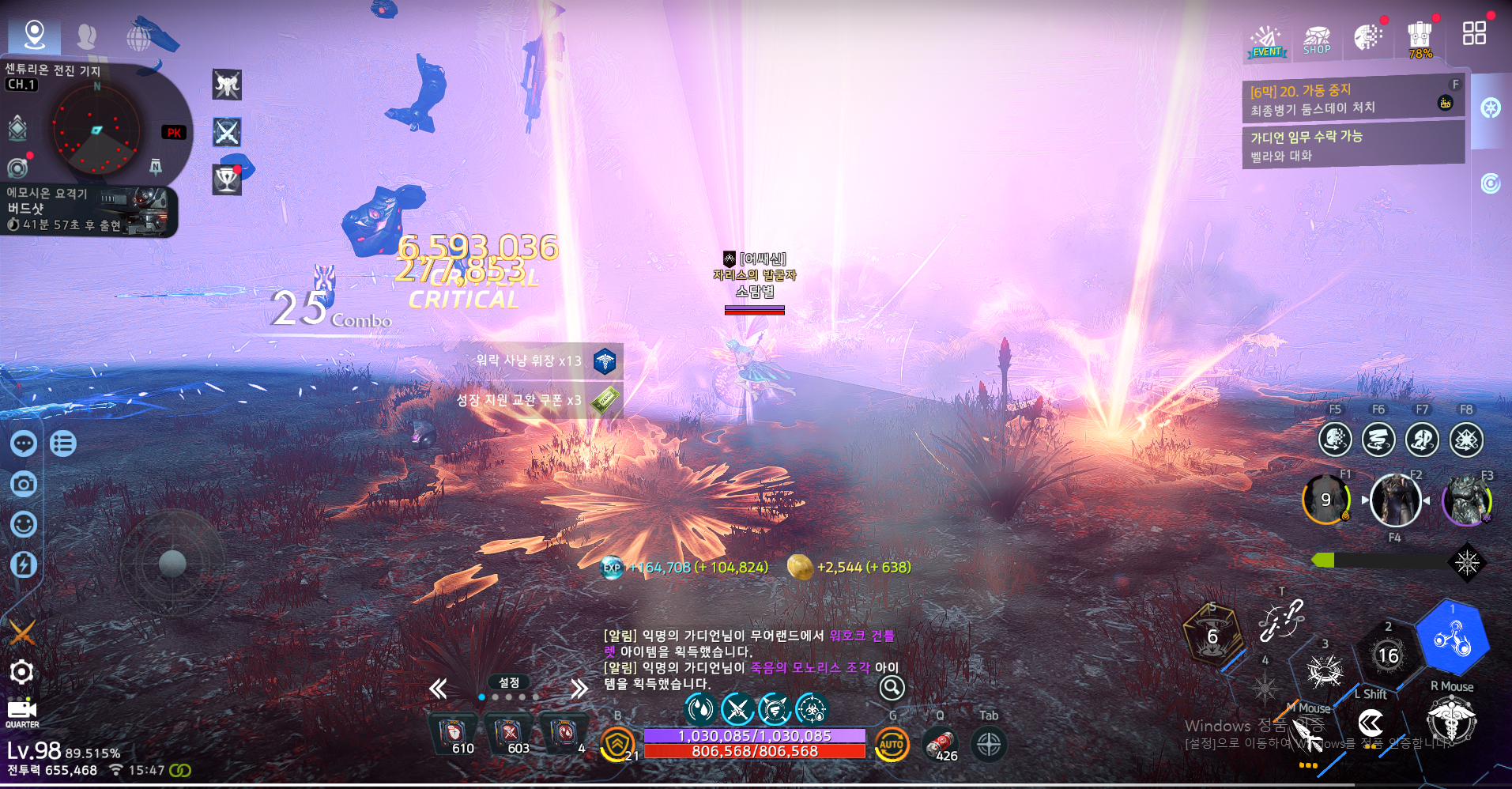Open the chat speech bubble icon
Viewport: 1512px width, 789px height.
coord(24,444)
